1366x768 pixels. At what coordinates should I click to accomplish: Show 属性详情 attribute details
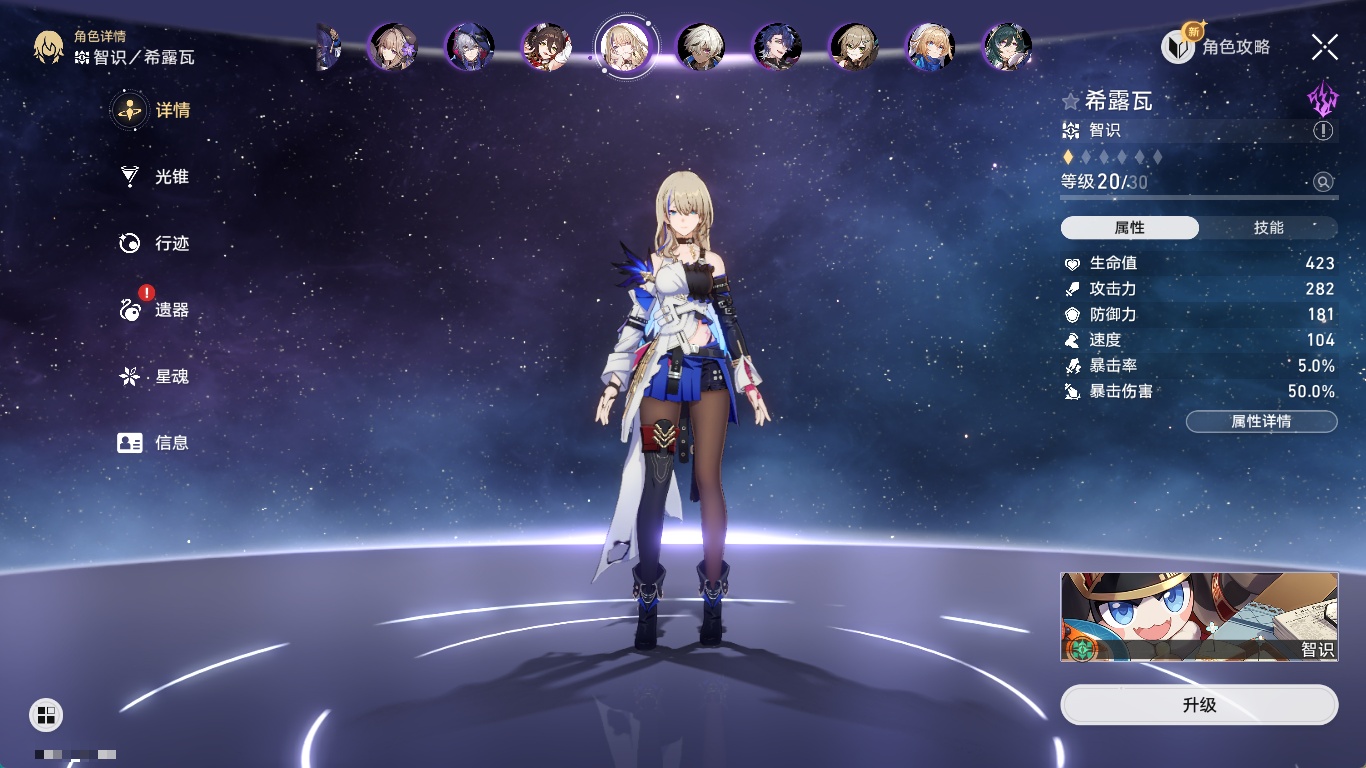1261,422
